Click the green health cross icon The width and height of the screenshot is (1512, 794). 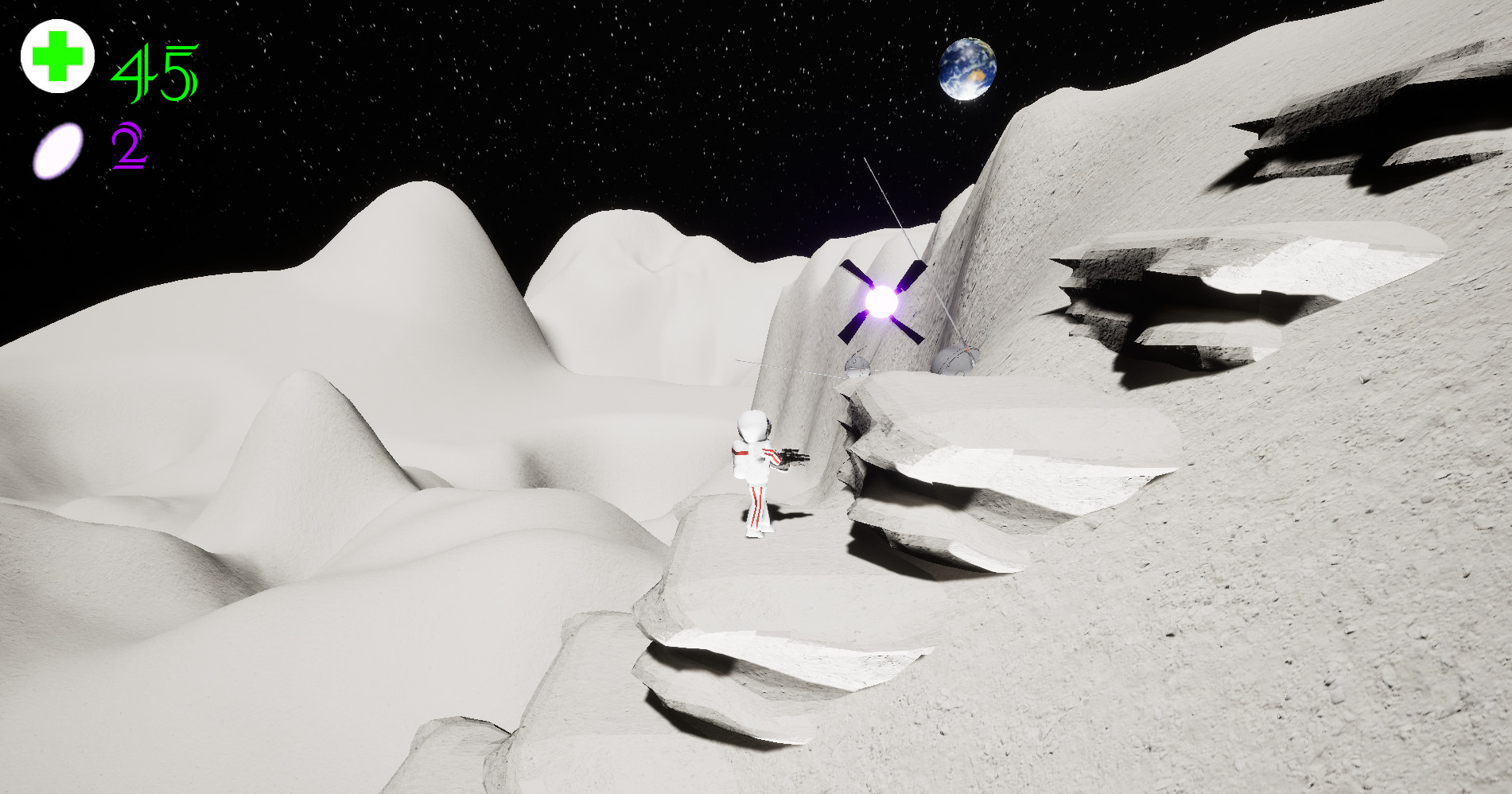click(57, 56)
